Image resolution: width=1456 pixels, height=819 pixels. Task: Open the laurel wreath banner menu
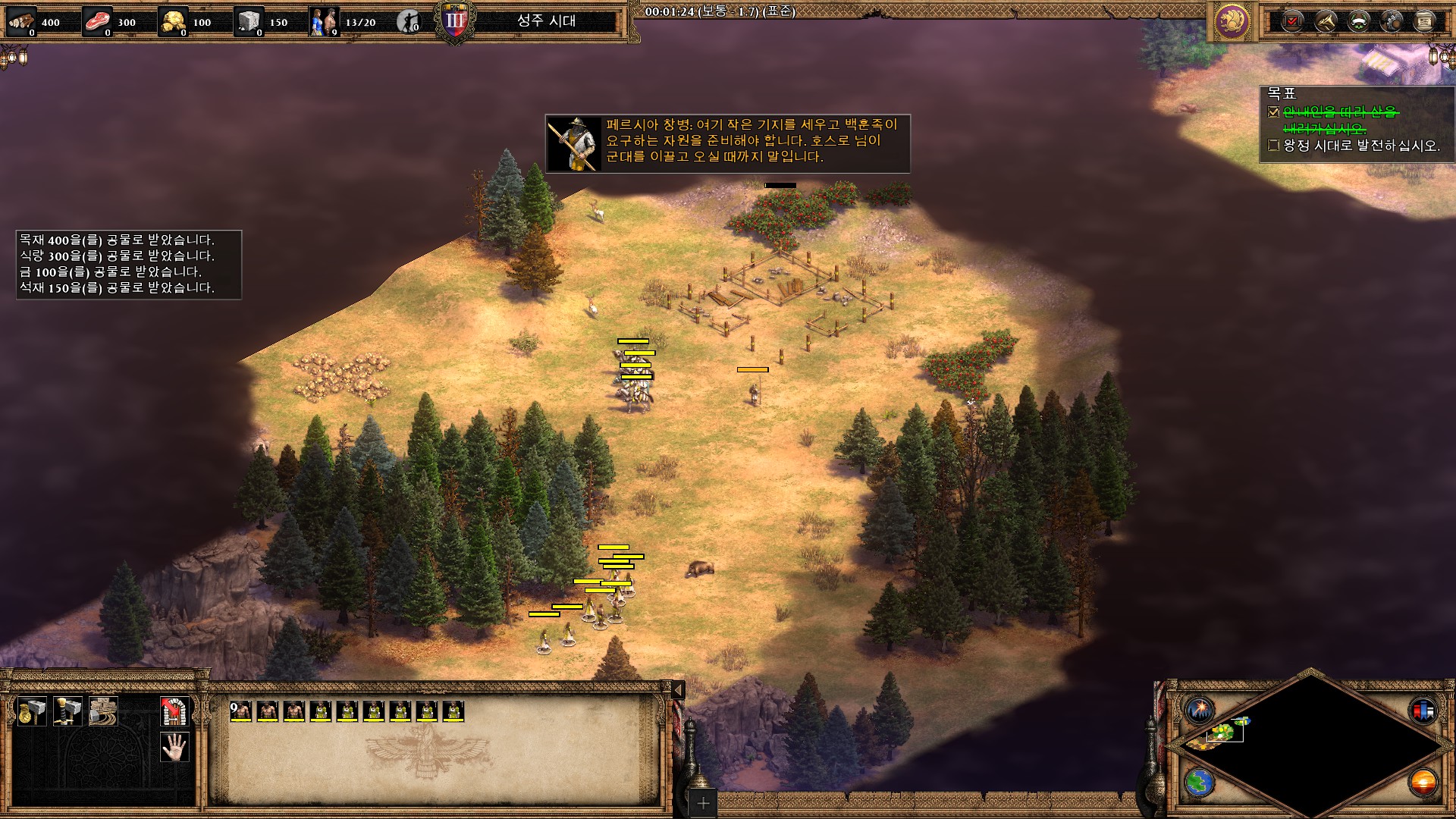pyautogui.click(x=1358, y=20)
